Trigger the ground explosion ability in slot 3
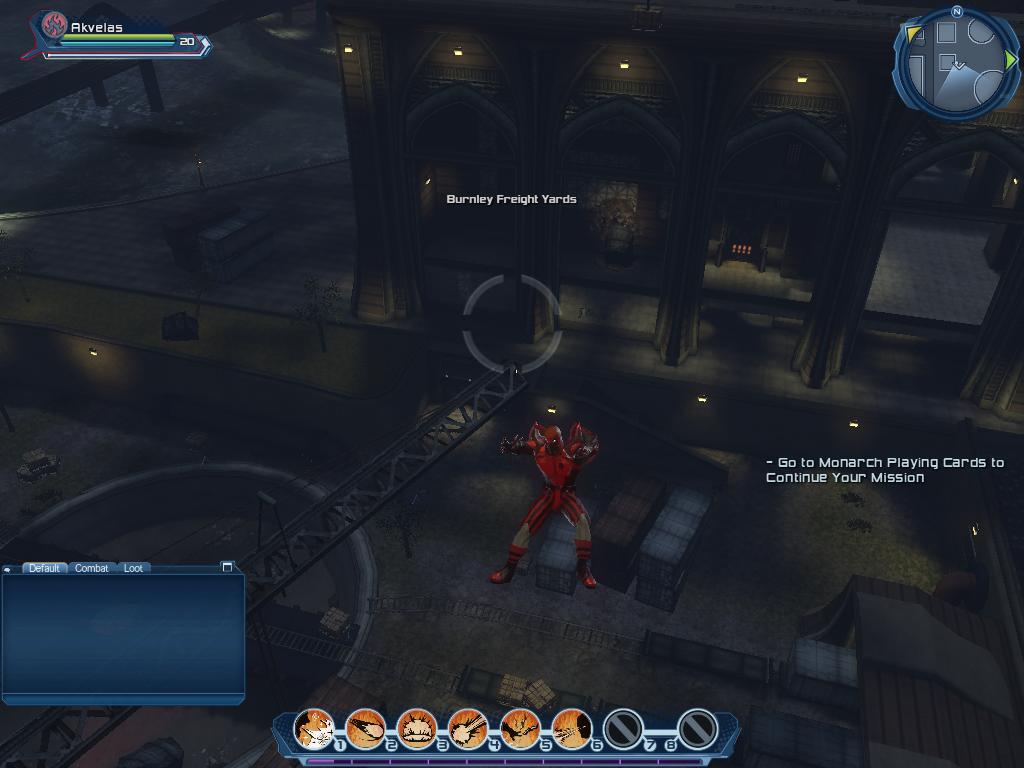Viewport: 1024px width, 768px height. [416, 729]
